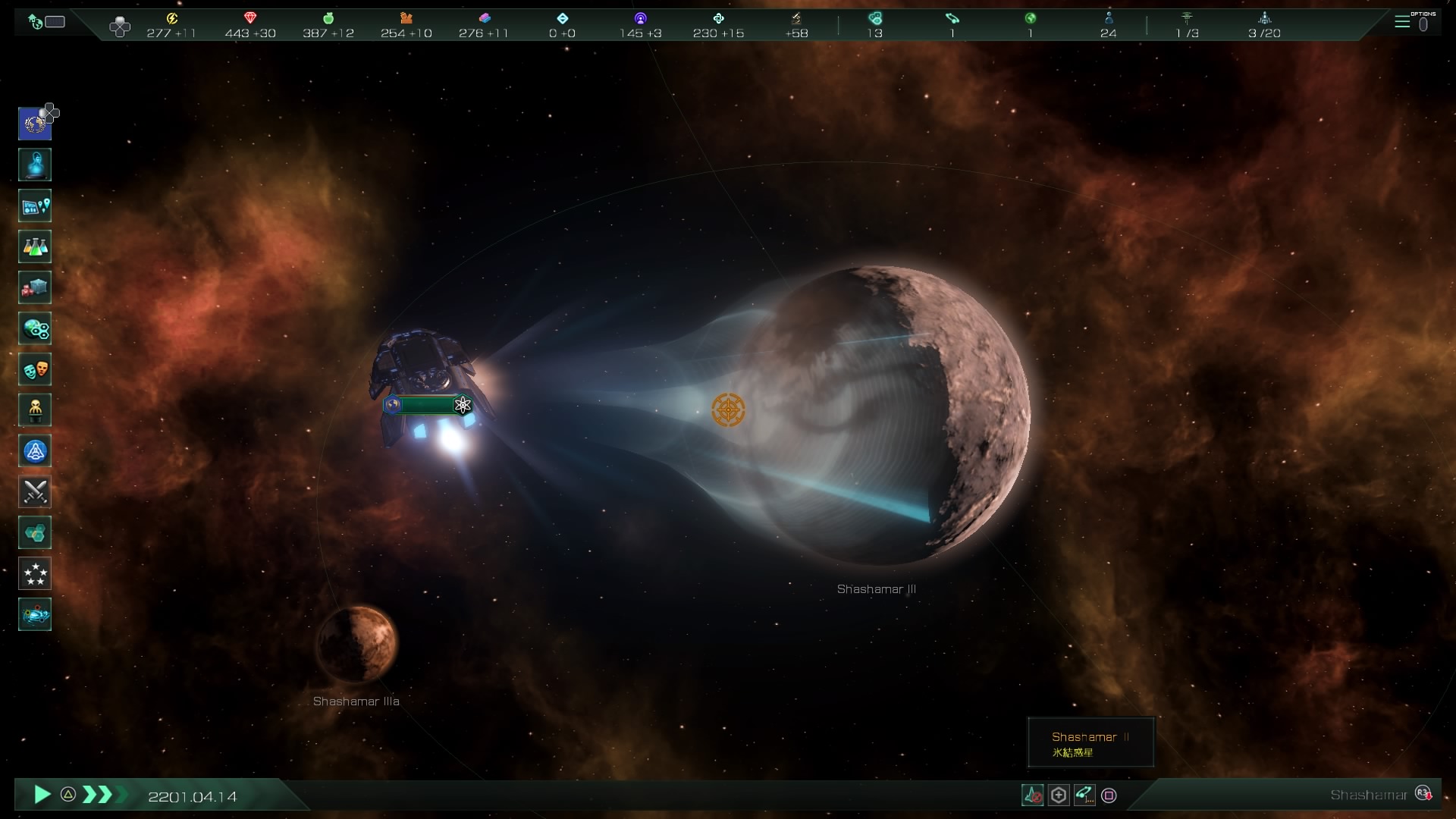1456x819 pixels.
Task: Open the cargo container sidebar icon
Action: (x=35, y=287)
